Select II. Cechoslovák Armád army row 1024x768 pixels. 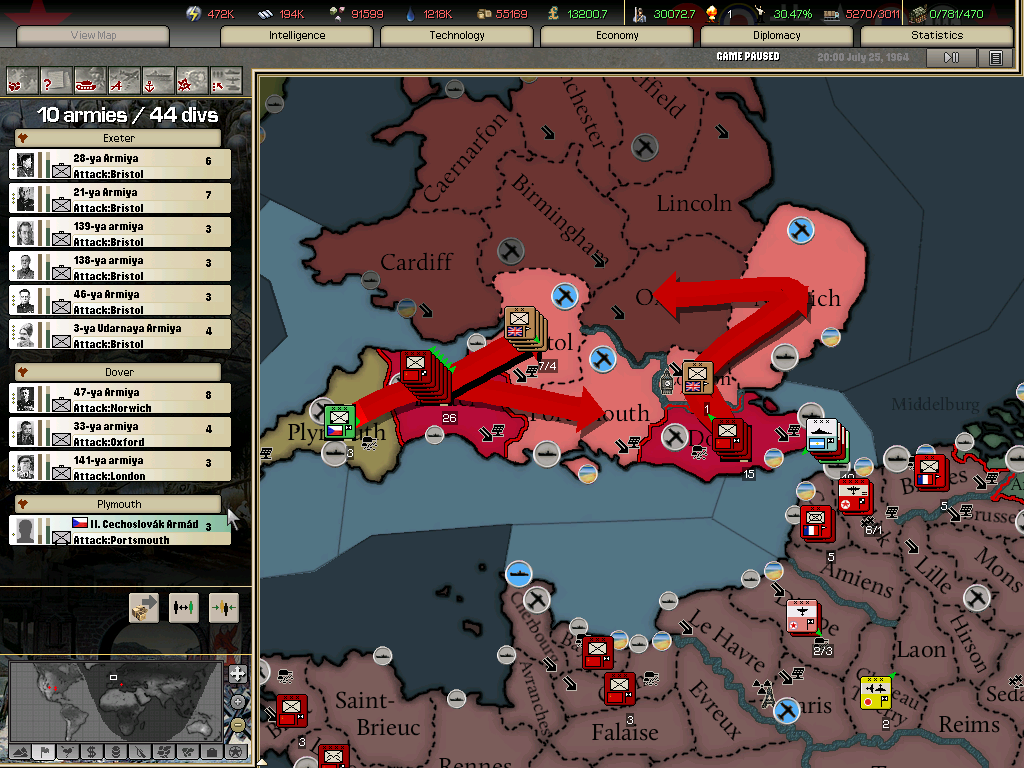coord(120,530)
